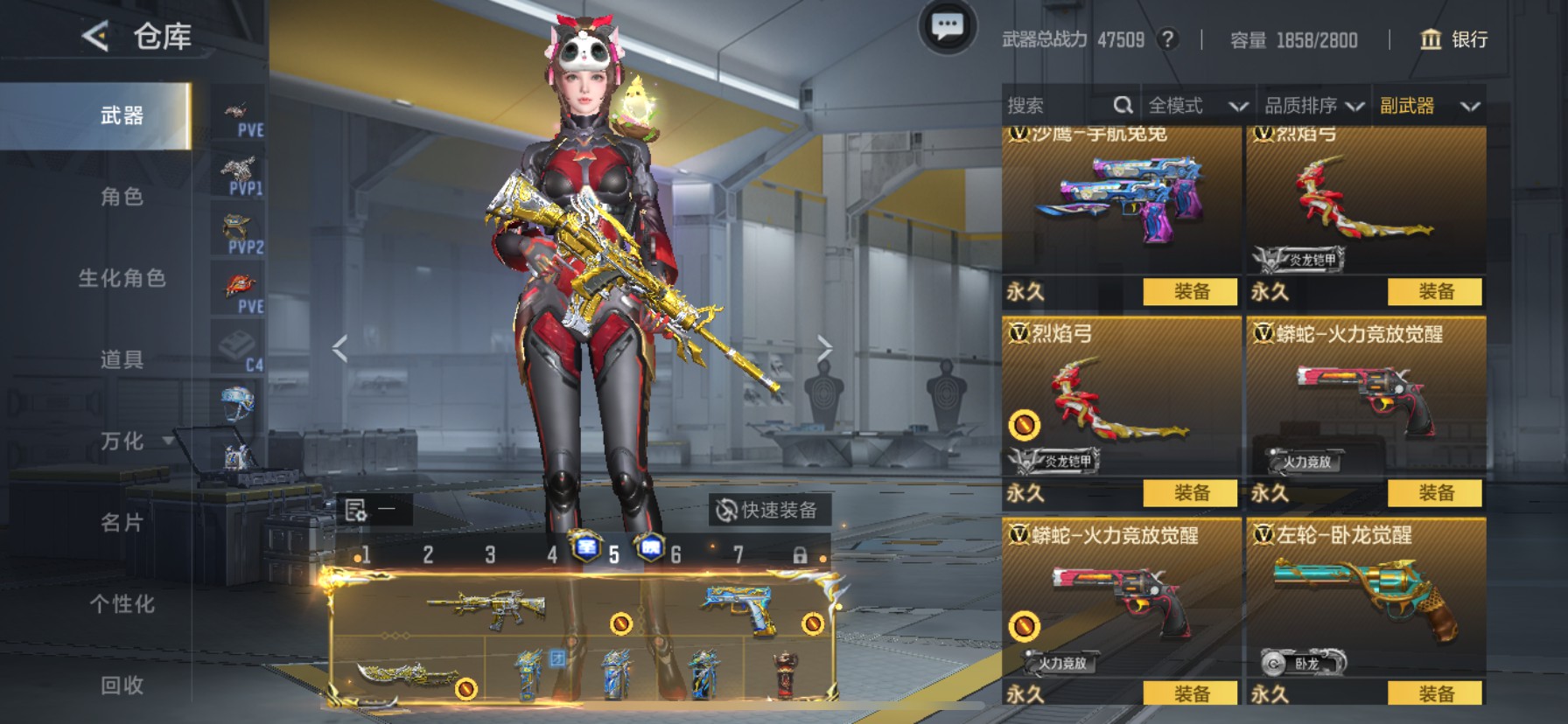1568x724 pixels.
Task: Switch to the 个性化 personalization tab
Action: tap(122, 604)
